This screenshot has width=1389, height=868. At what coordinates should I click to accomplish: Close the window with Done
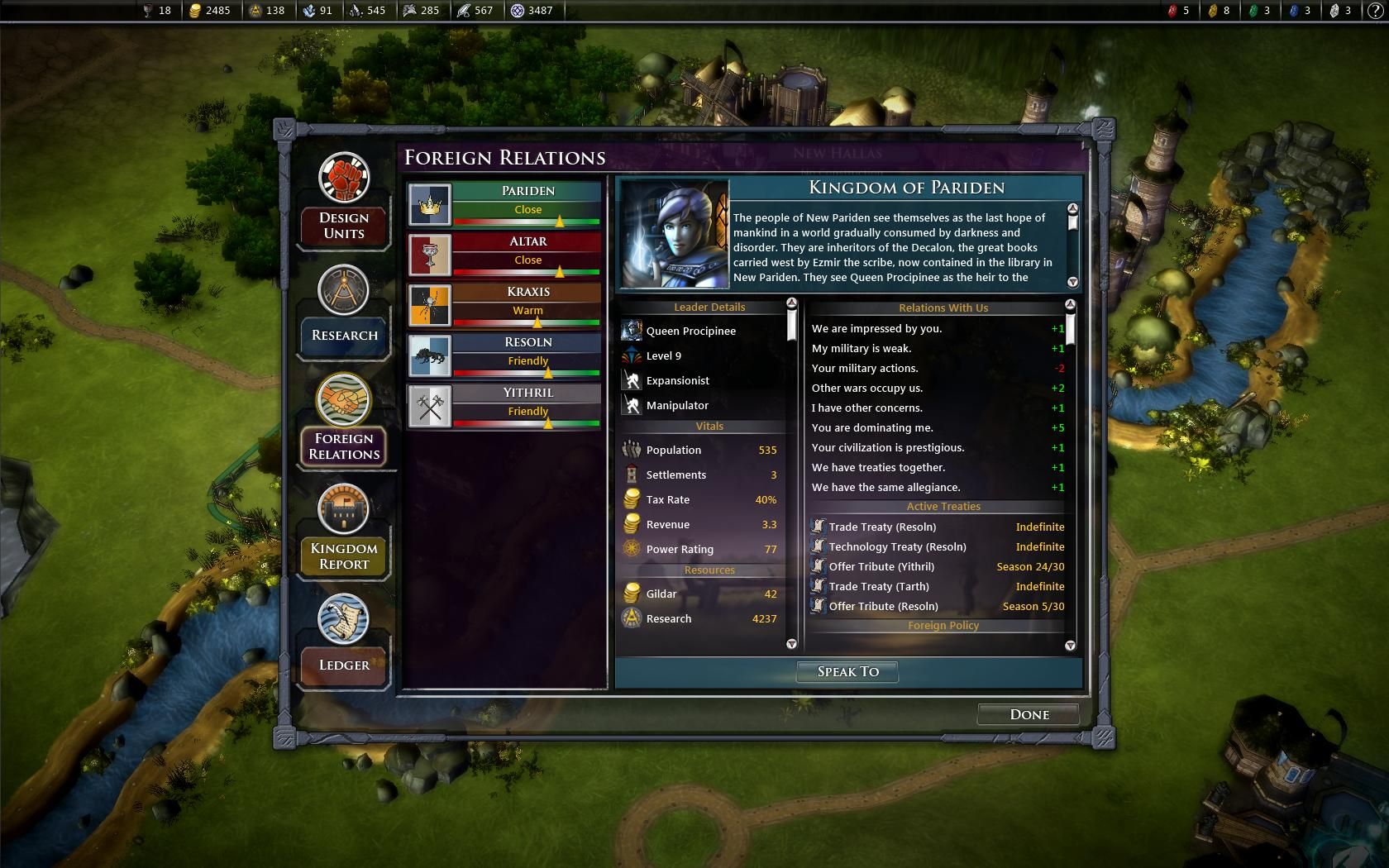coord(1029,714)
